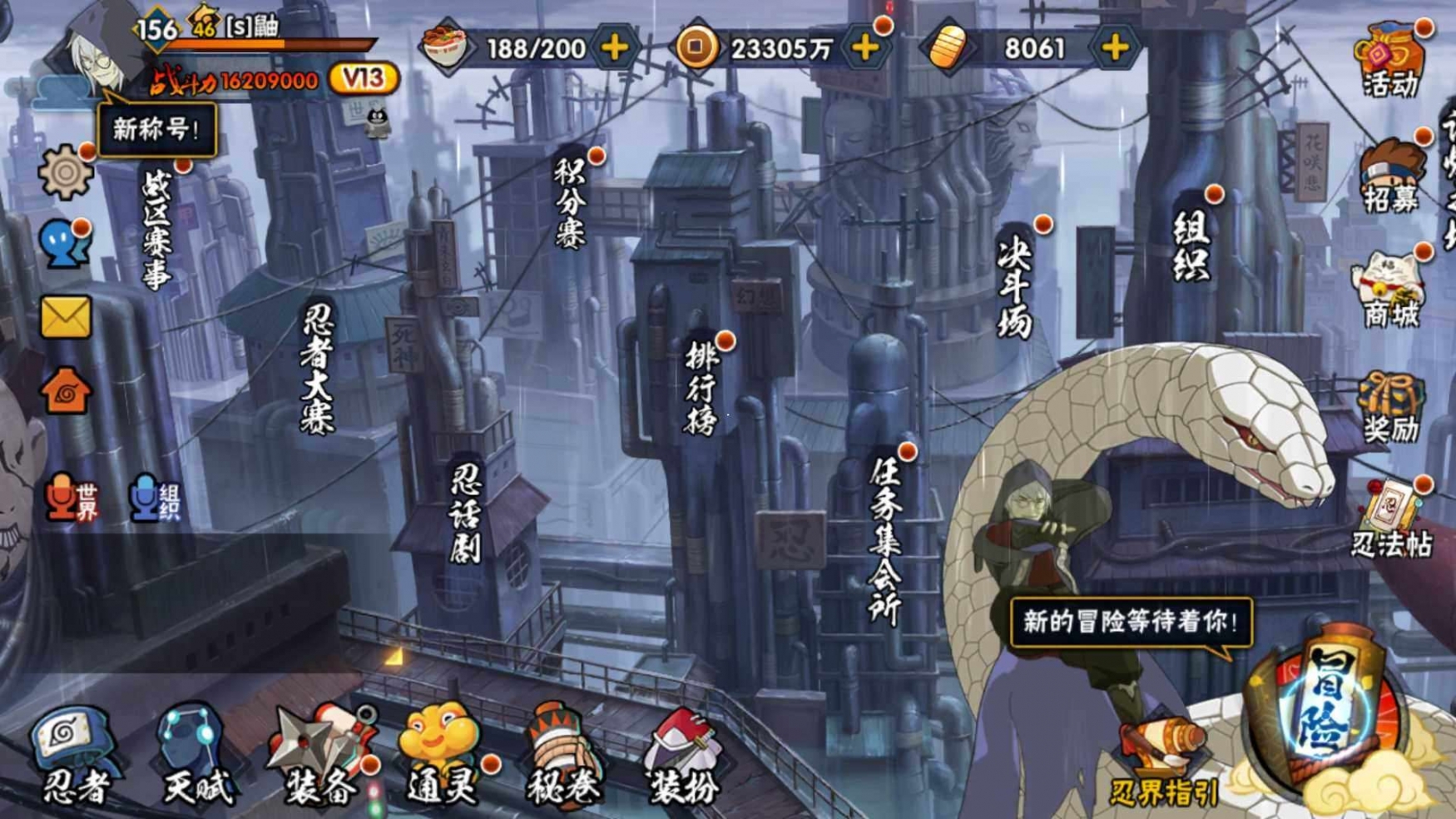Open the 忍法帖 ninja pass

(x=1391, y=520)
